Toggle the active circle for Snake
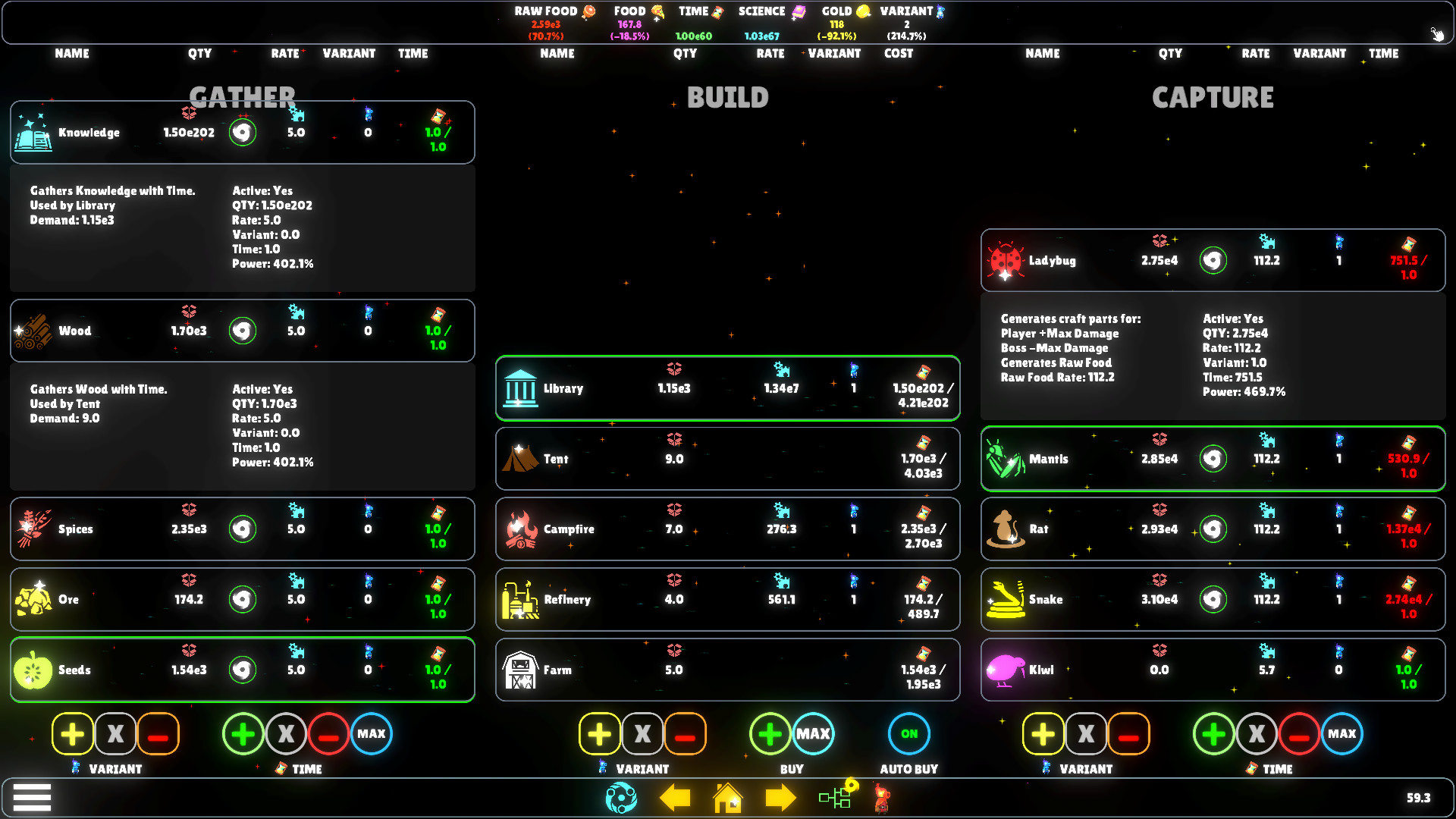Image resolution: width=1456 pixels, height=819 pixels. pyautogui.click(x=1213, y=599)
